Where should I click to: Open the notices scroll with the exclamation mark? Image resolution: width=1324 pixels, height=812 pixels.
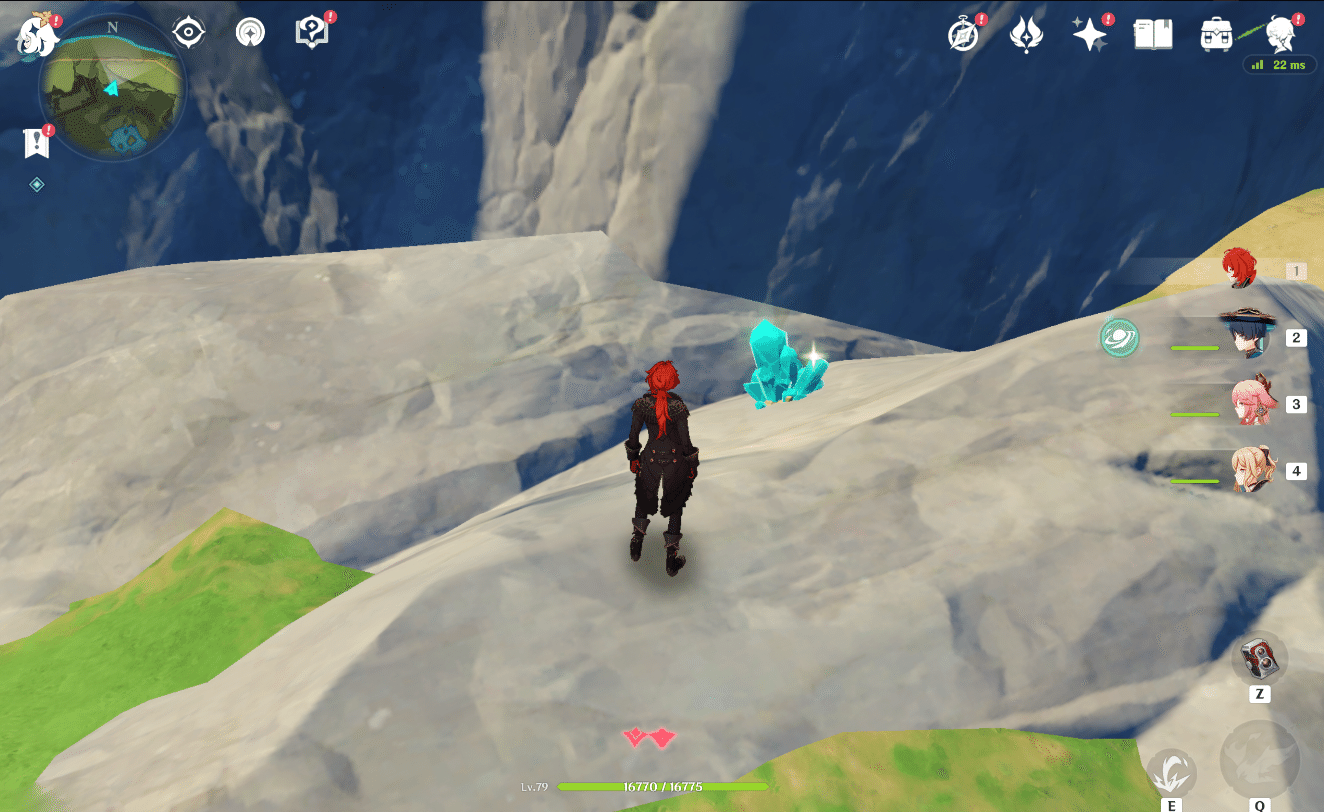pos(37,142)
